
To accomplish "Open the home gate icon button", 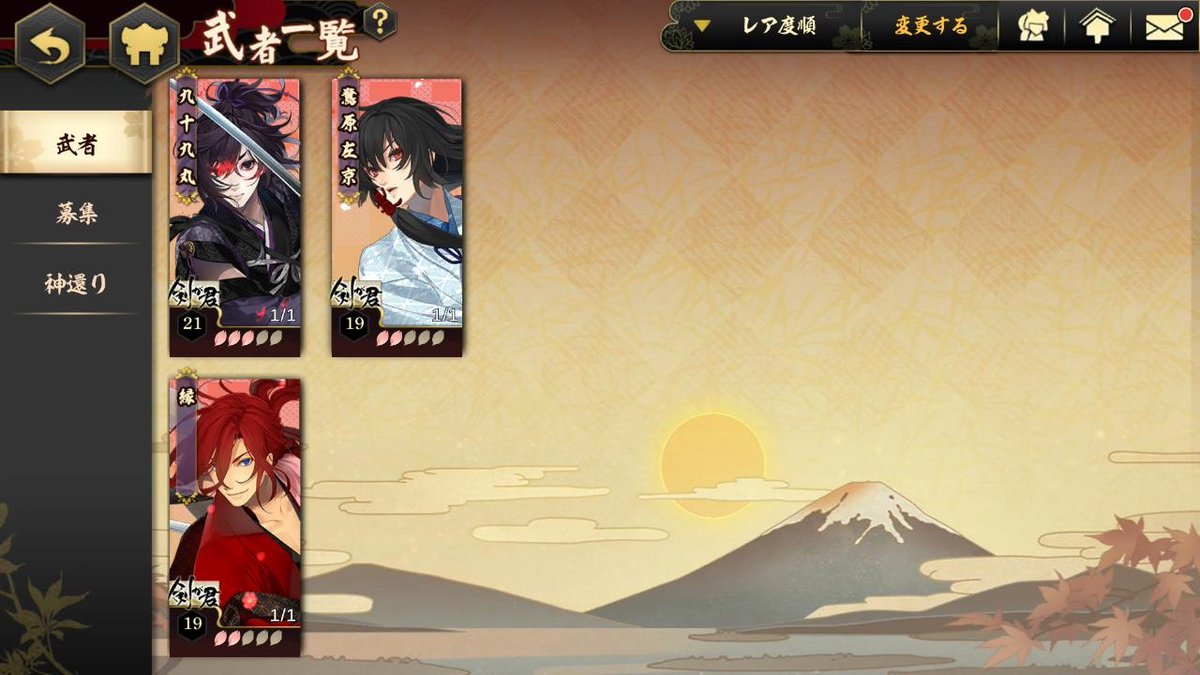I will click(143, 45).
